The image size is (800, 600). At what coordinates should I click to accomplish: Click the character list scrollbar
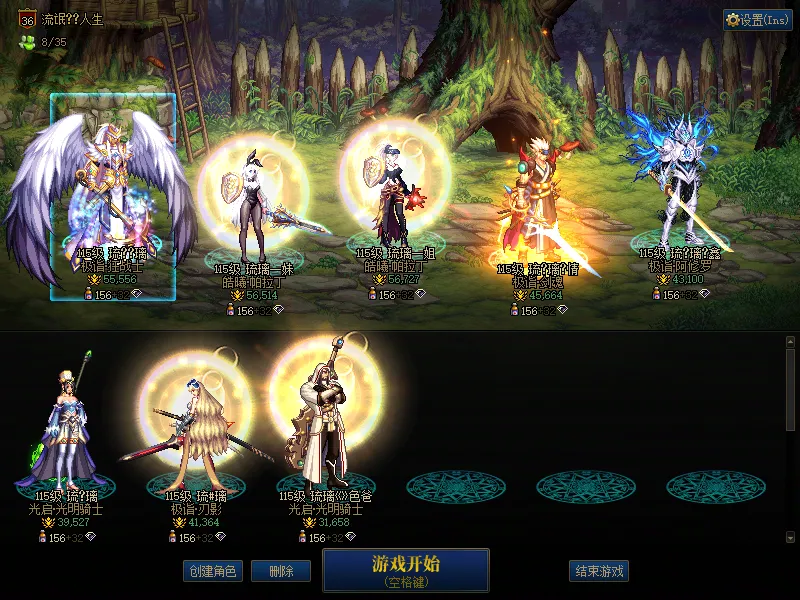click(790, 390)
